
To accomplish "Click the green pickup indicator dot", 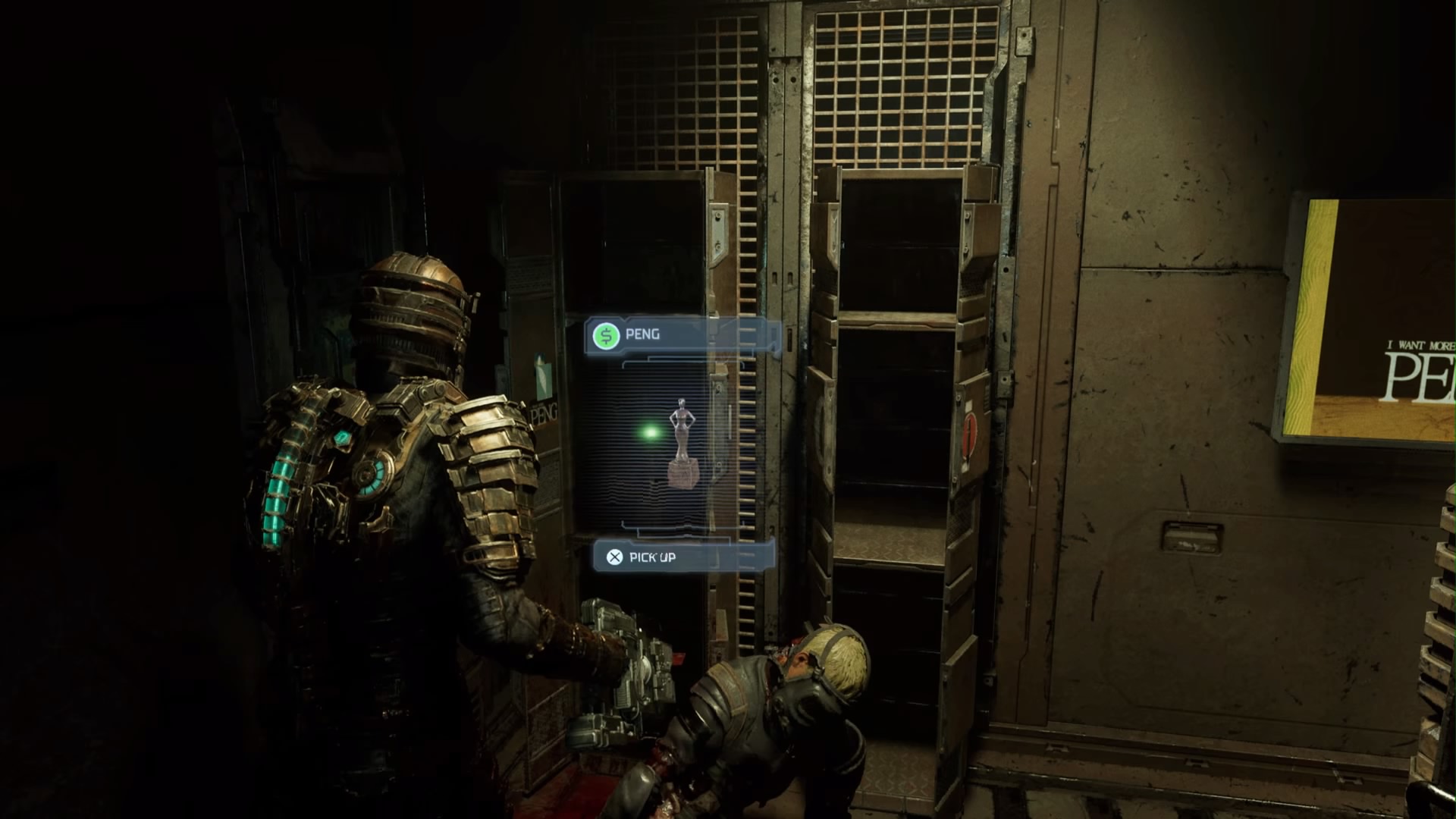I will click(x=648, y=431).
